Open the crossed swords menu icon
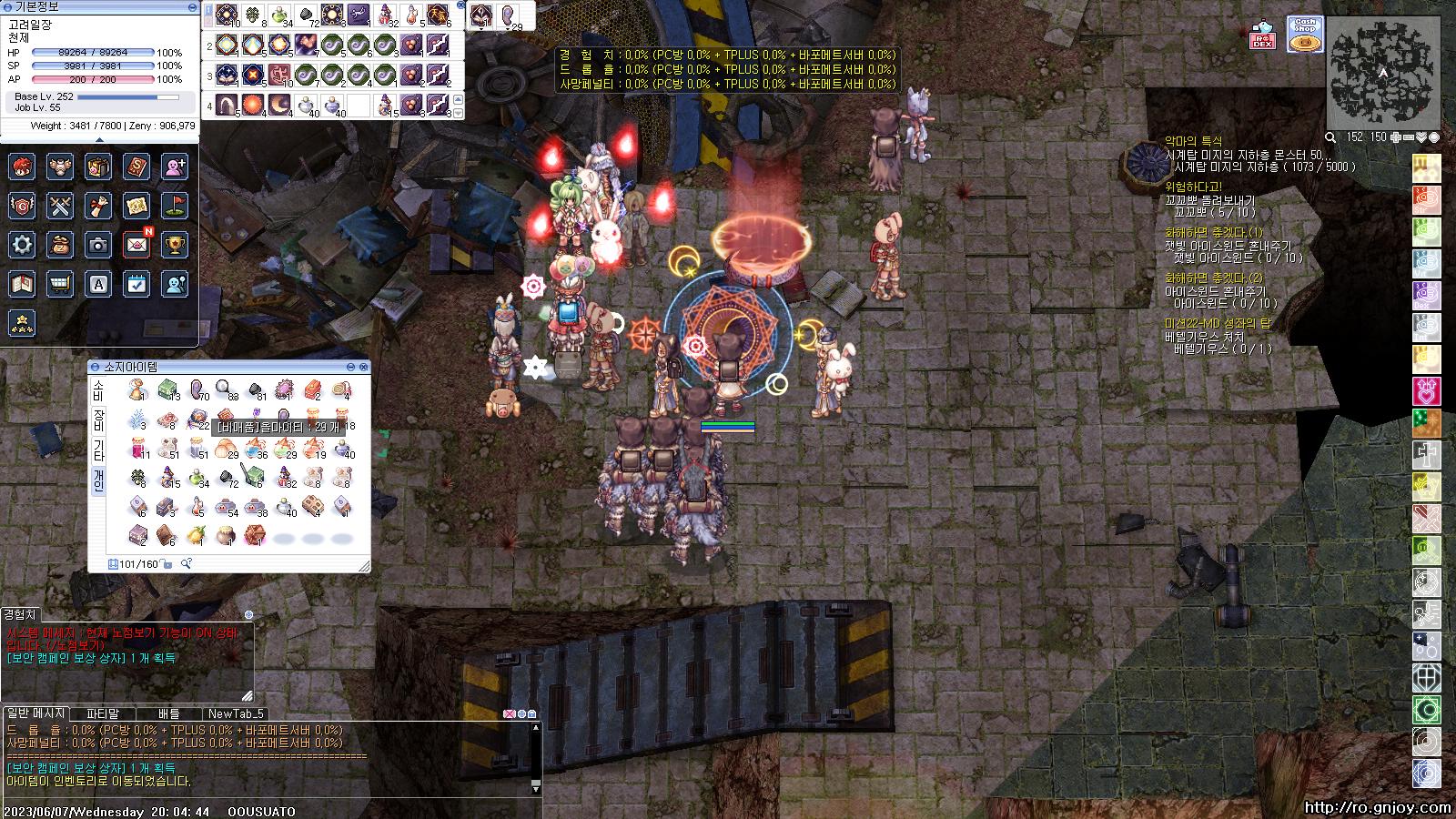The image size is (1456, 819). [60, 206]
